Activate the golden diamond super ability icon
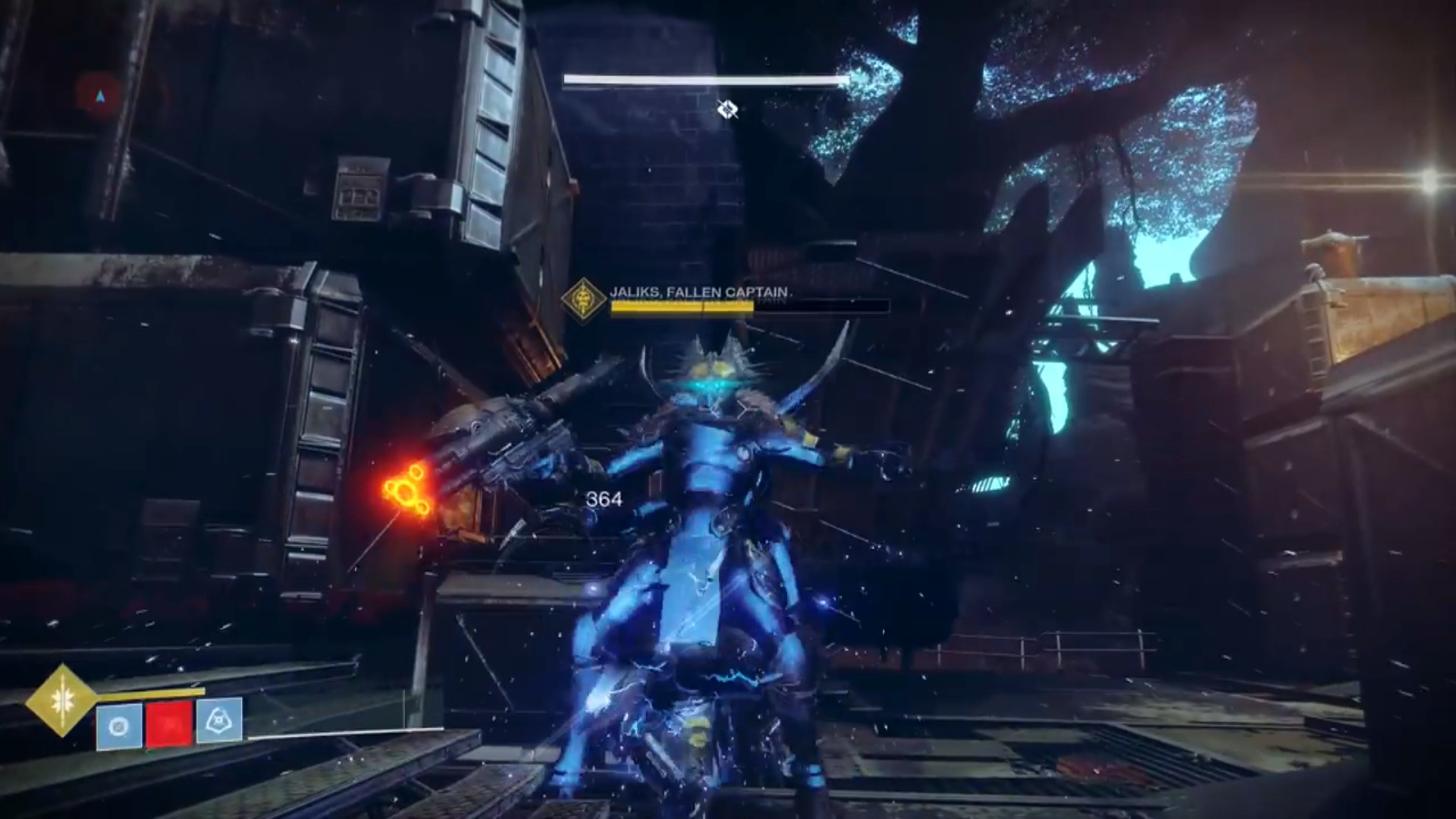Viewport: 1456px width, 819px height. (x=62, y=700)
